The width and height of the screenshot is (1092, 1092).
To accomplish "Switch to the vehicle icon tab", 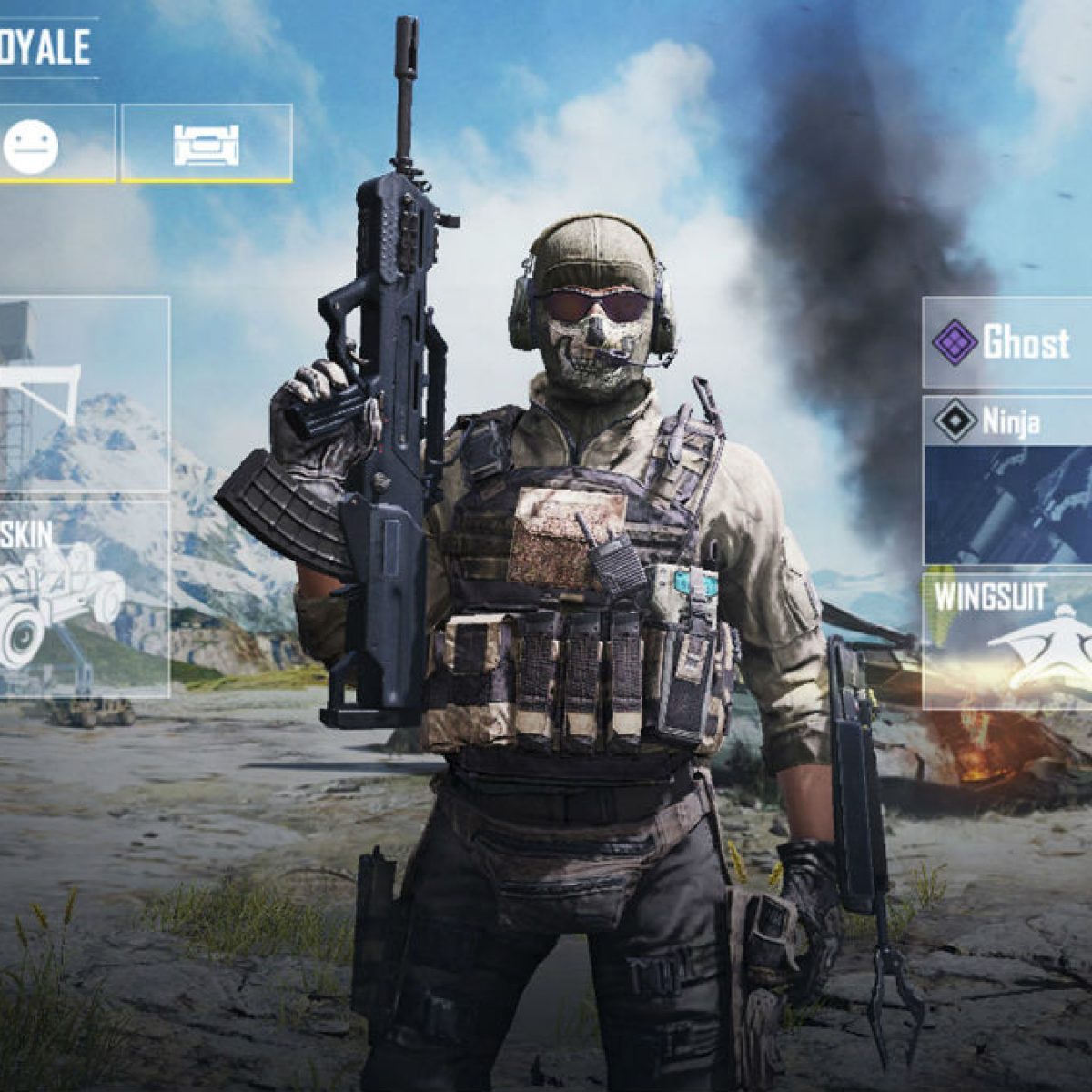I will pyautogui.click(x=207, y=144).
